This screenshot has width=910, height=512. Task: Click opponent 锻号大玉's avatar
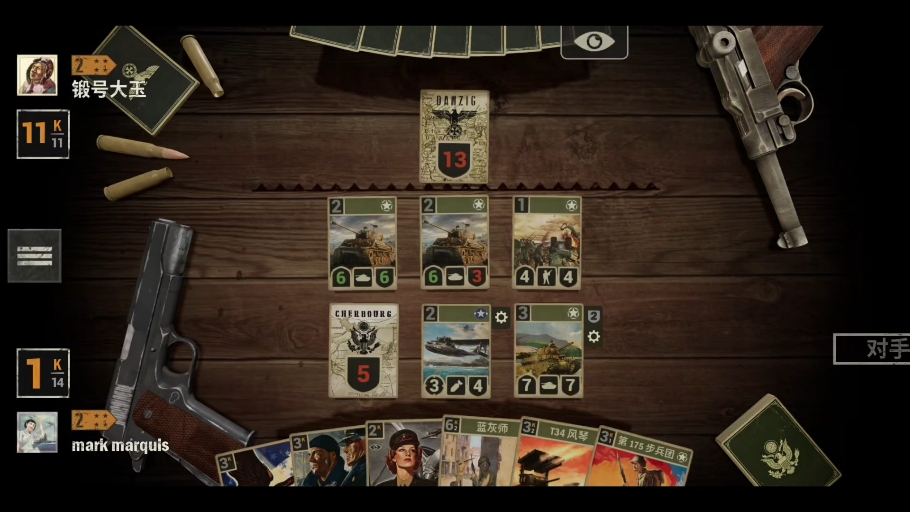click(x=37, y=75)
